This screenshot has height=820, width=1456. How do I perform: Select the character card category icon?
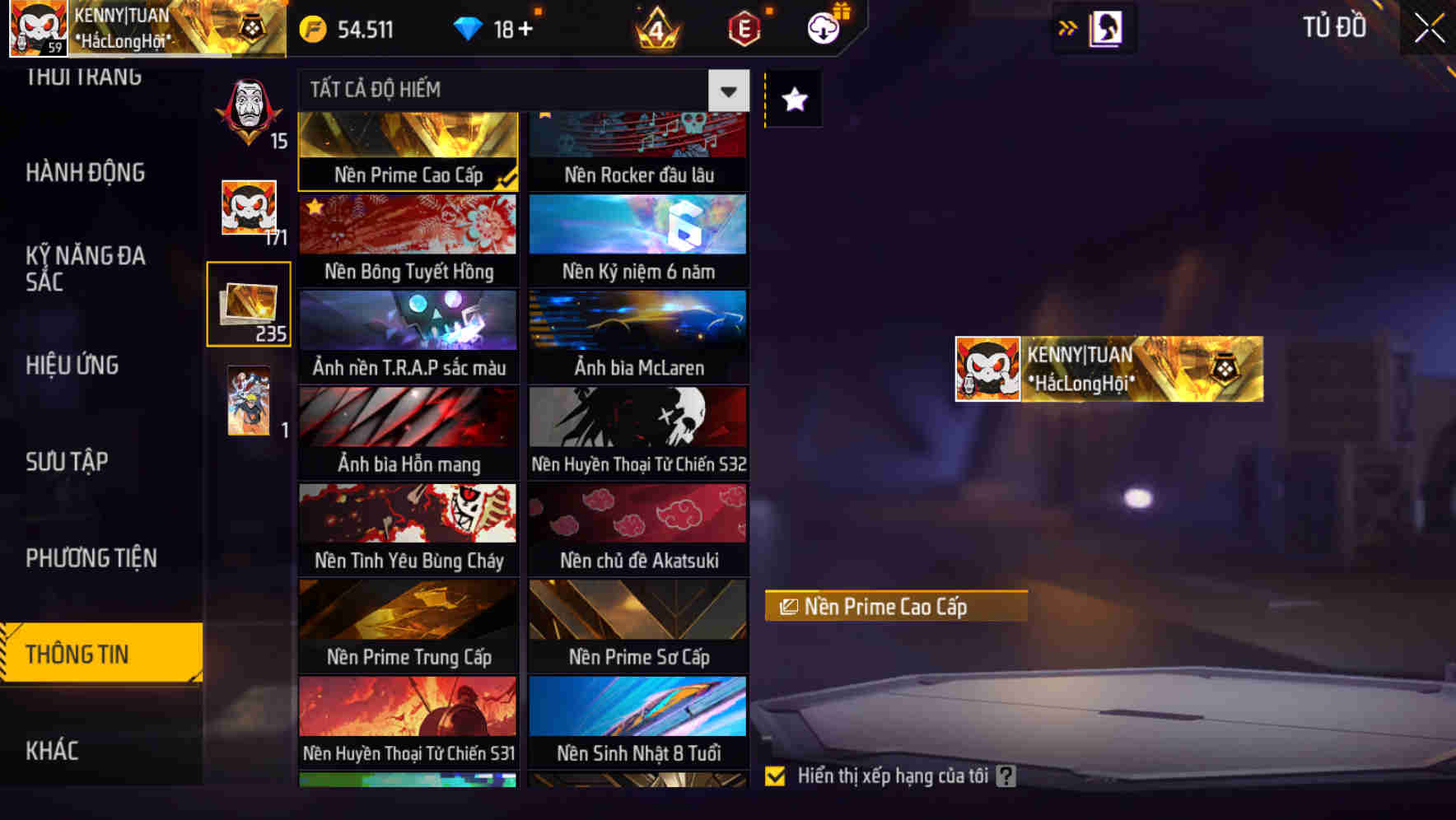point(249,403)
